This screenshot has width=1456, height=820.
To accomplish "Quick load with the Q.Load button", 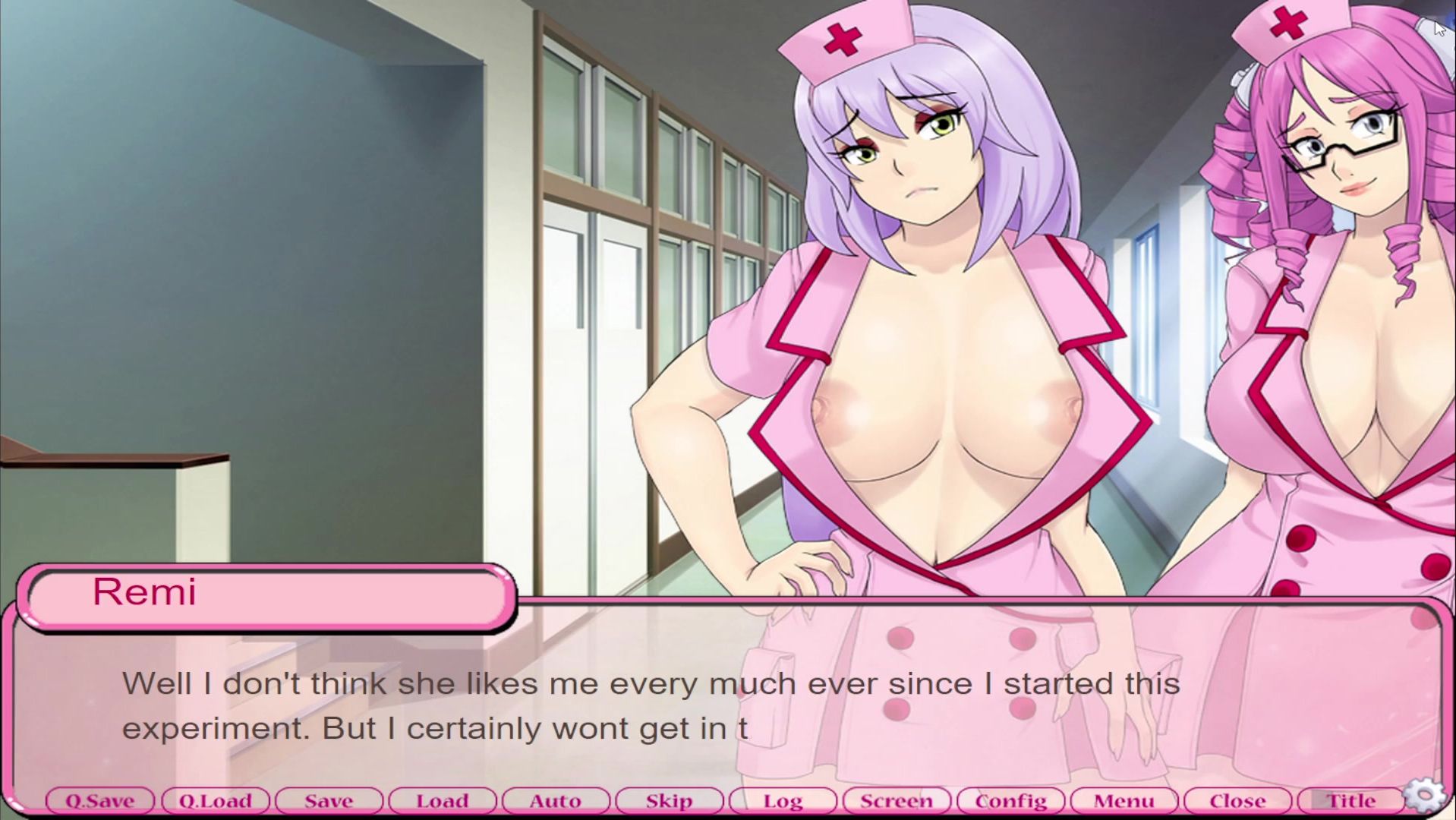I will [x=215, y=800].
